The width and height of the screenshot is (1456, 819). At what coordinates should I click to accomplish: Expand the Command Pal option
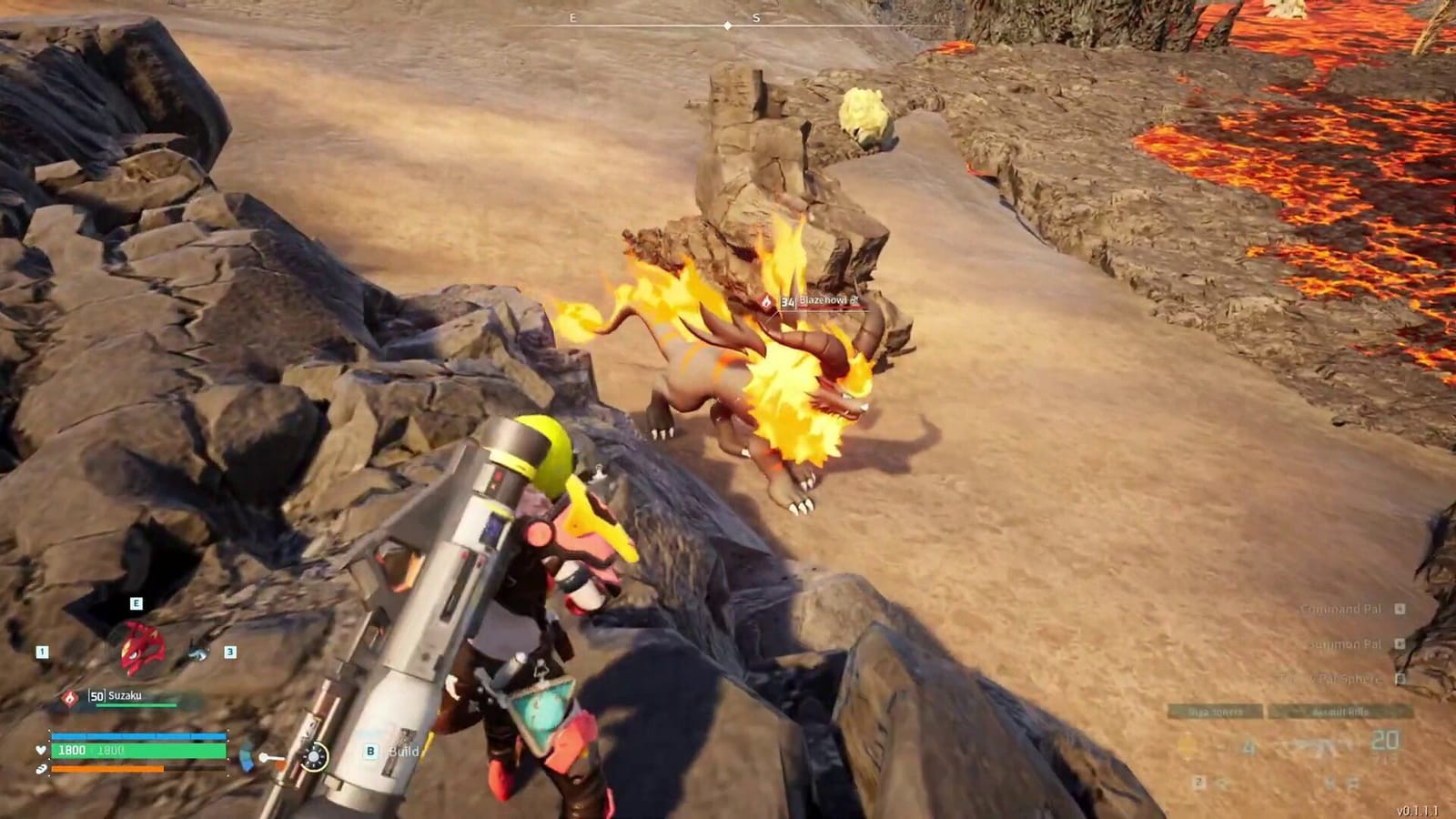pyautogui.click(x=1341, y=608)
